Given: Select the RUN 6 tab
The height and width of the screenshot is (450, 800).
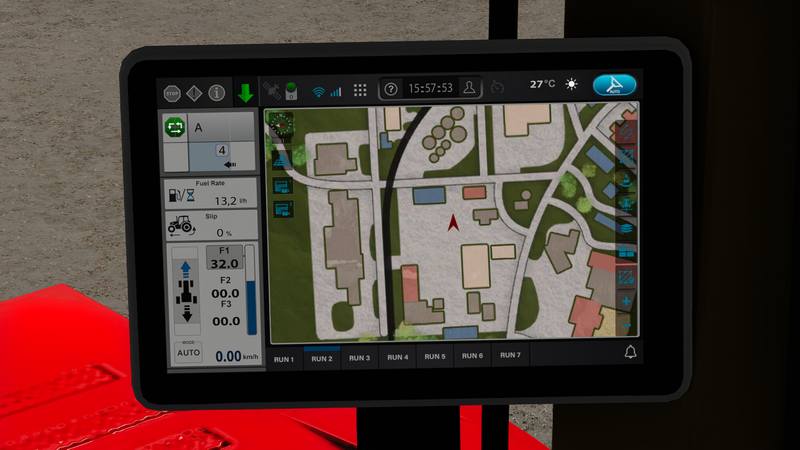Looking at the screenshot, I should point(473,356).
